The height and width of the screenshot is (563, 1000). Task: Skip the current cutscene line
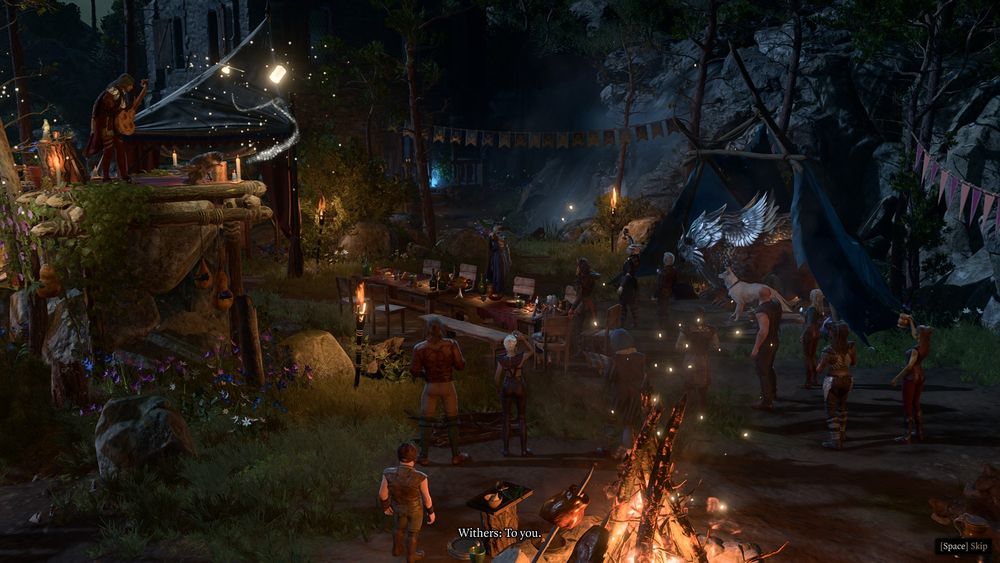click(963, 546)
